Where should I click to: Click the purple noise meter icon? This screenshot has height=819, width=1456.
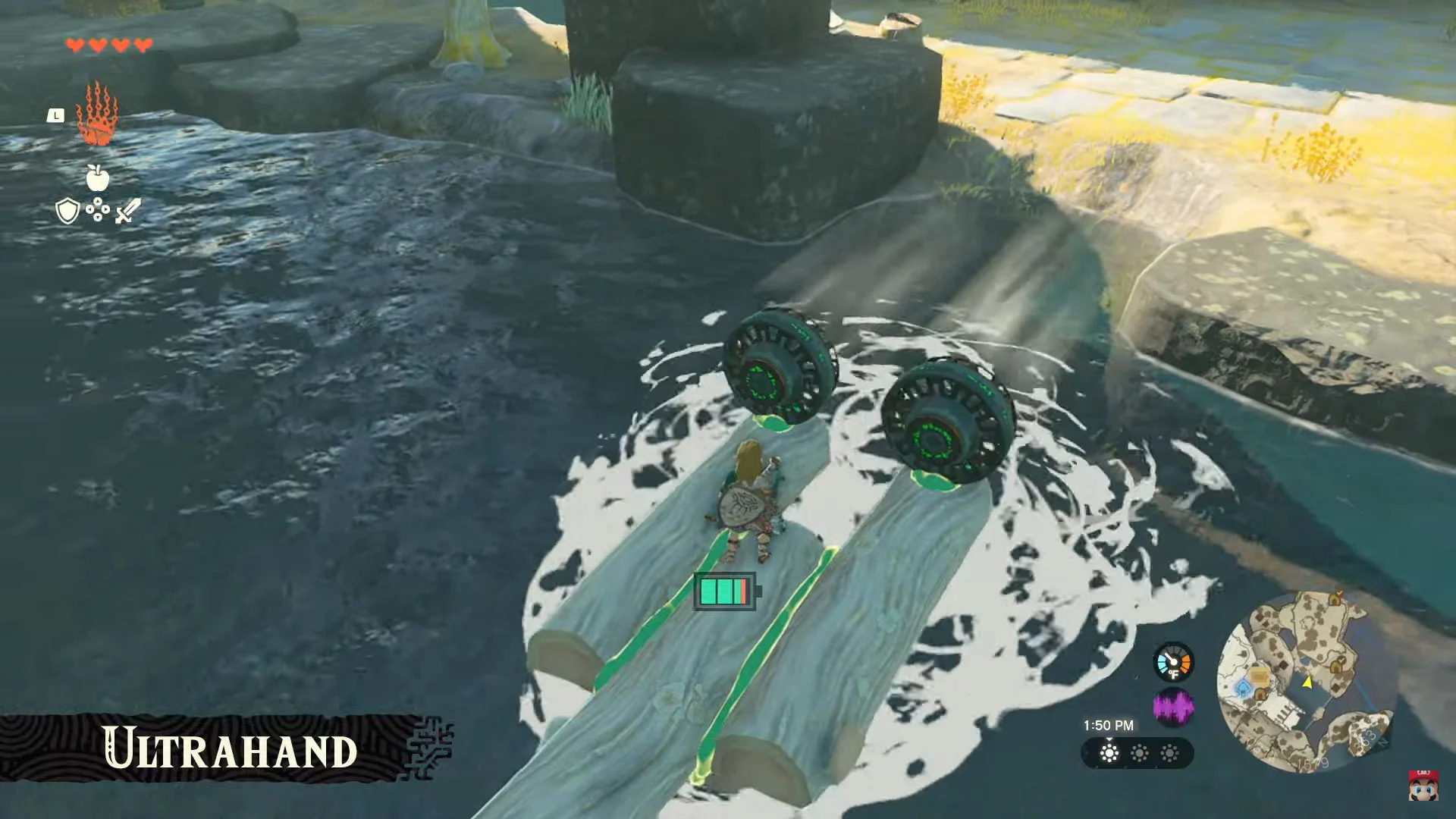click(1173, 708)
